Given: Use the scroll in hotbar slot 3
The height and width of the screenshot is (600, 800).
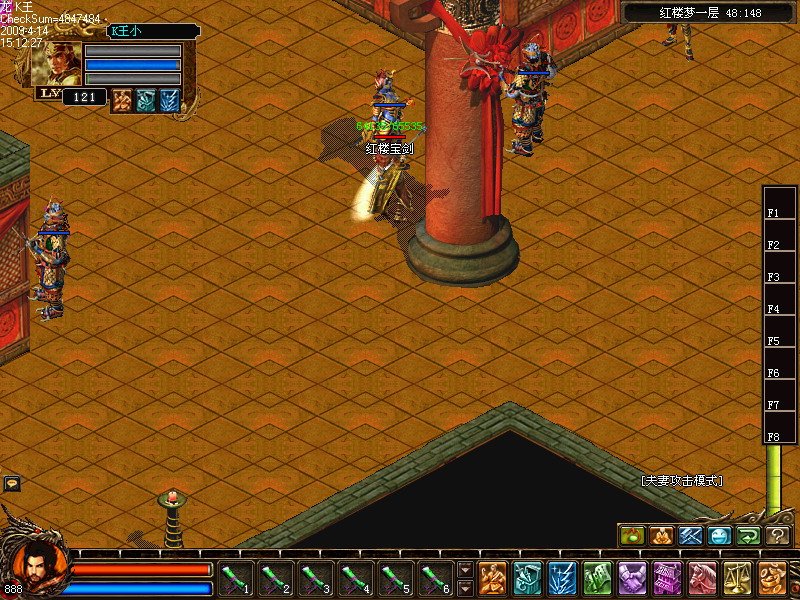Looking at the screenshot, I should (x=316, y=578).
